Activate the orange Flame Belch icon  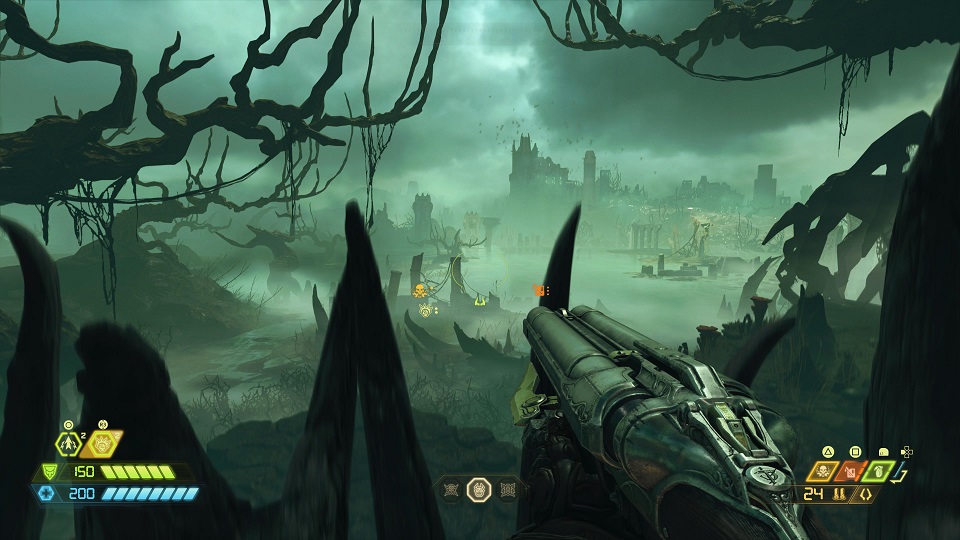point(102,444)
